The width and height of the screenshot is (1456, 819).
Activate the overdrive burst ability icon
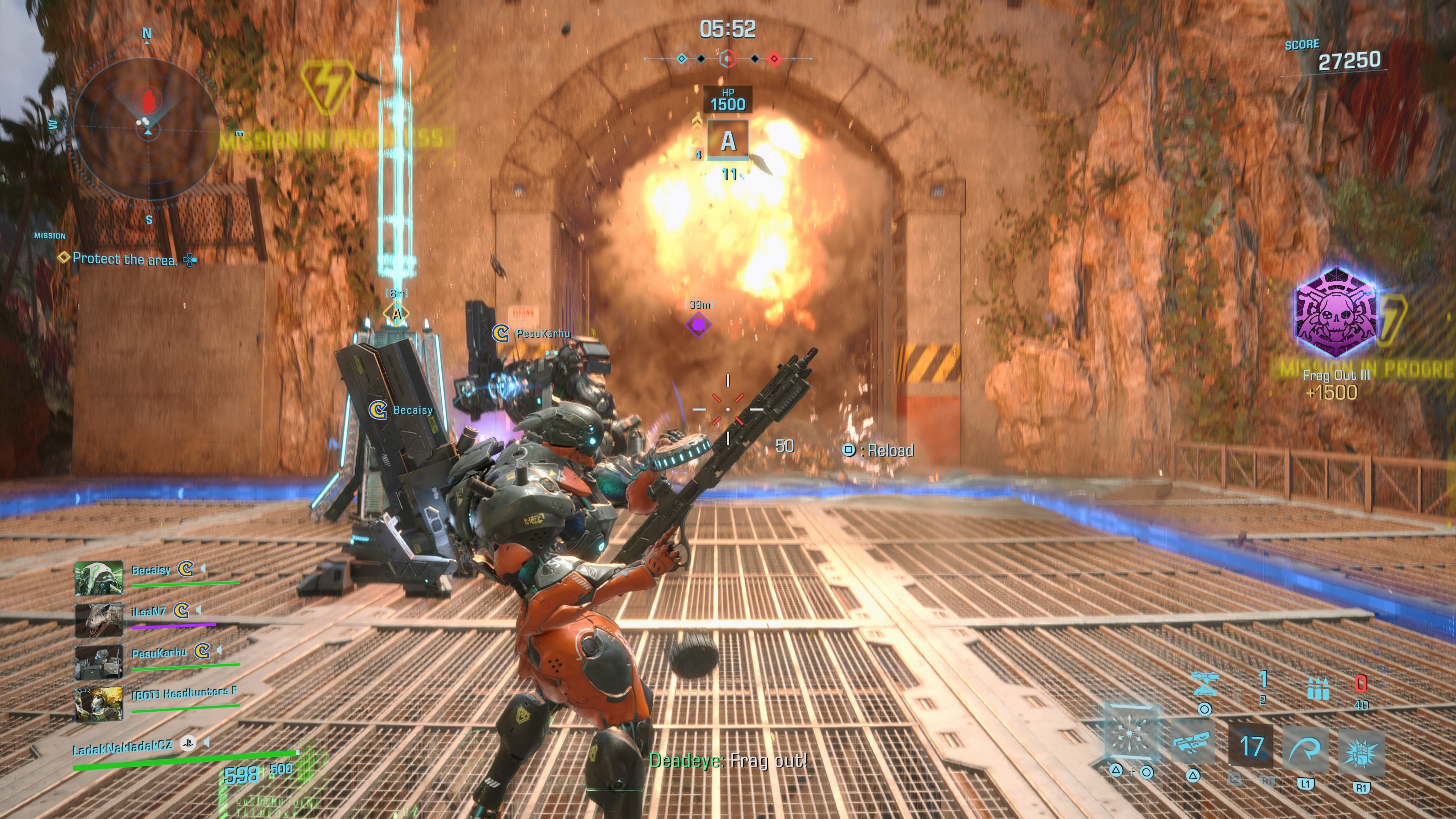[x=1130, y=733]
